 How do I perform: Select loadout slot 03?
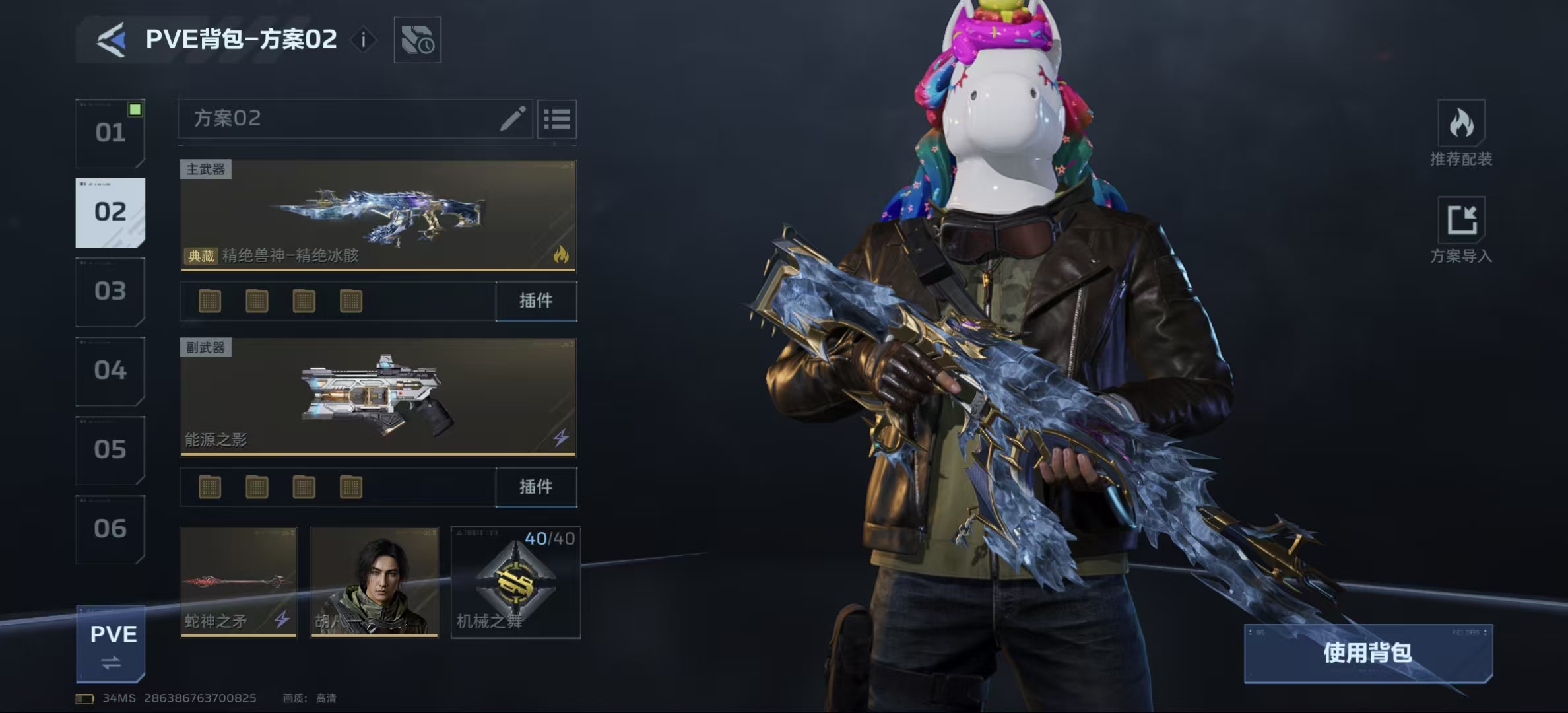pos(110,291)
